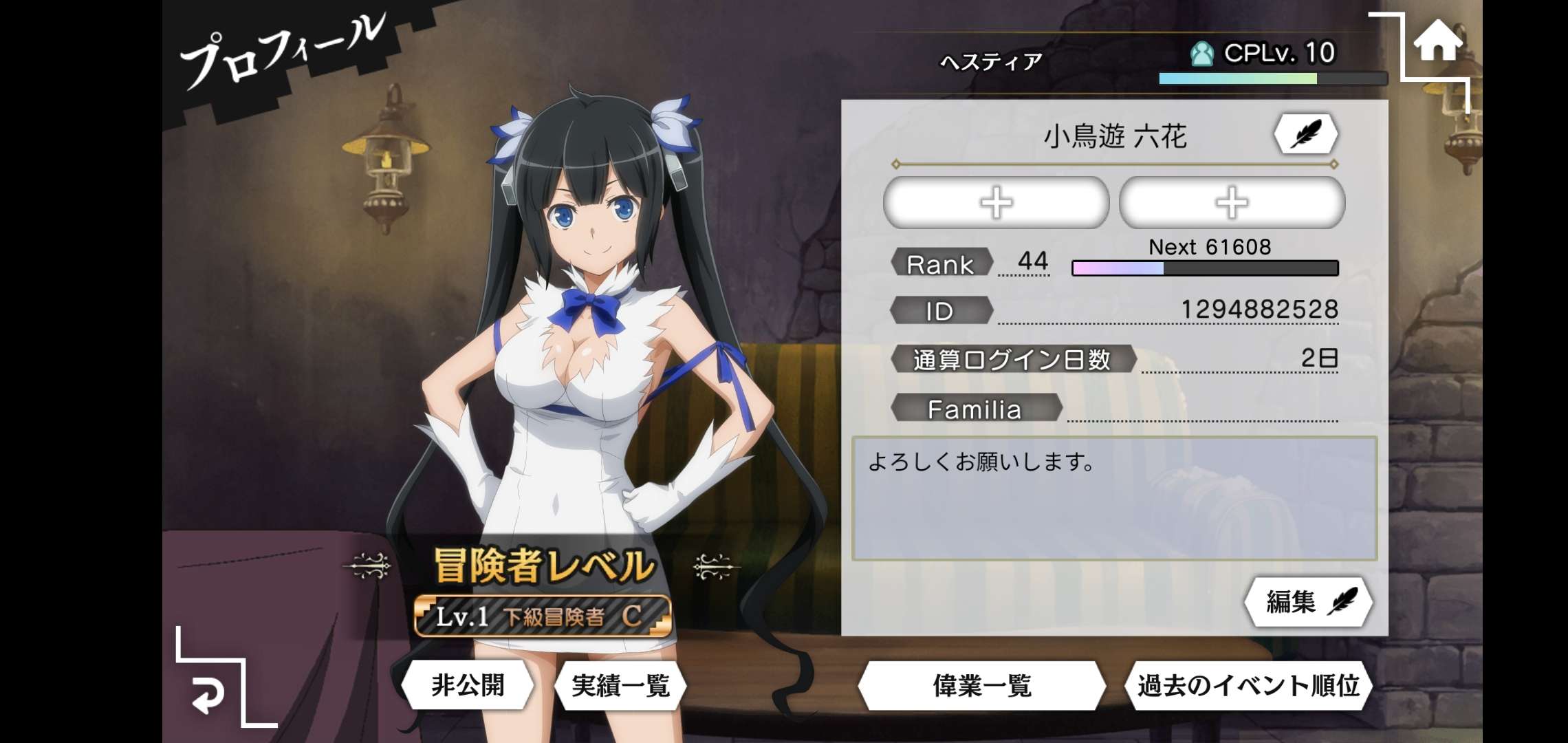The width and height of the screenshot is (1568, 743).
Task: Edit player name with the feather button
Action: 1305,133
